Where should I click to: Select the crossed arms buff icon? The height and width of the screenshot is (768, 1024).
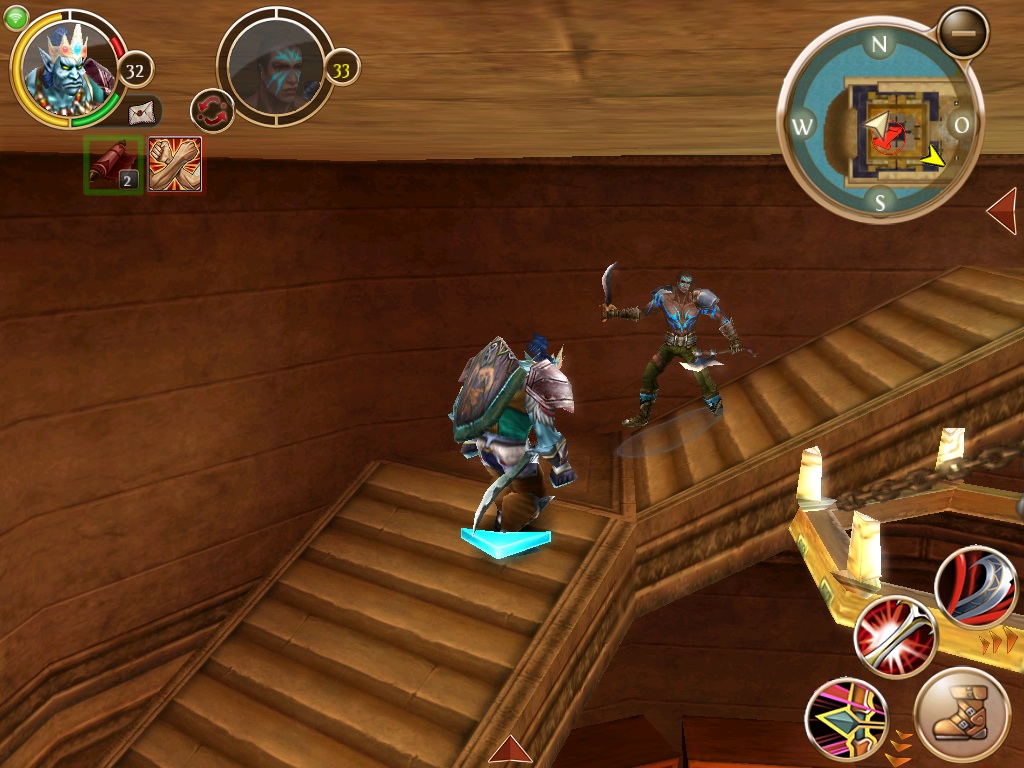175,165
